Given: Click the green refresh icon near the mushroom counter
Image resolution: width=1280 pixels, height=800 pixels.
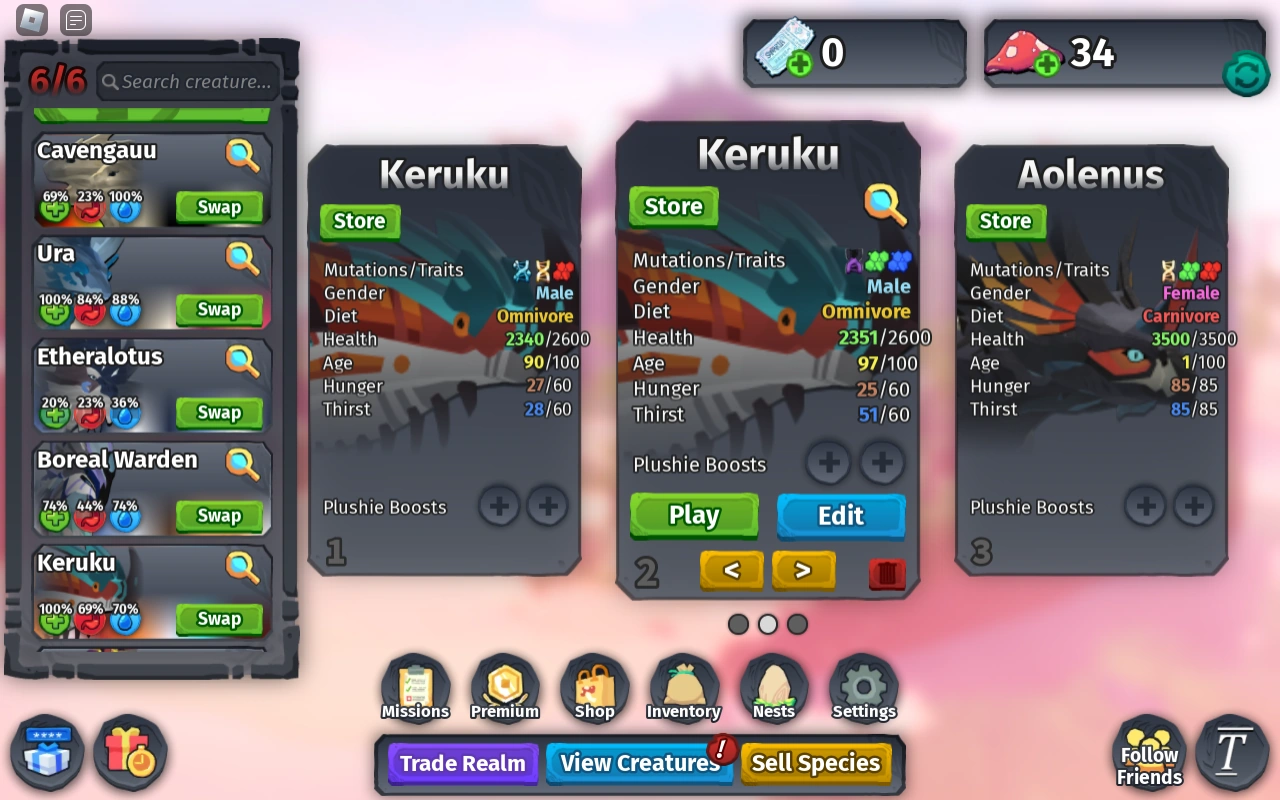Looking at the screenshot, I should pos(1246,73).
